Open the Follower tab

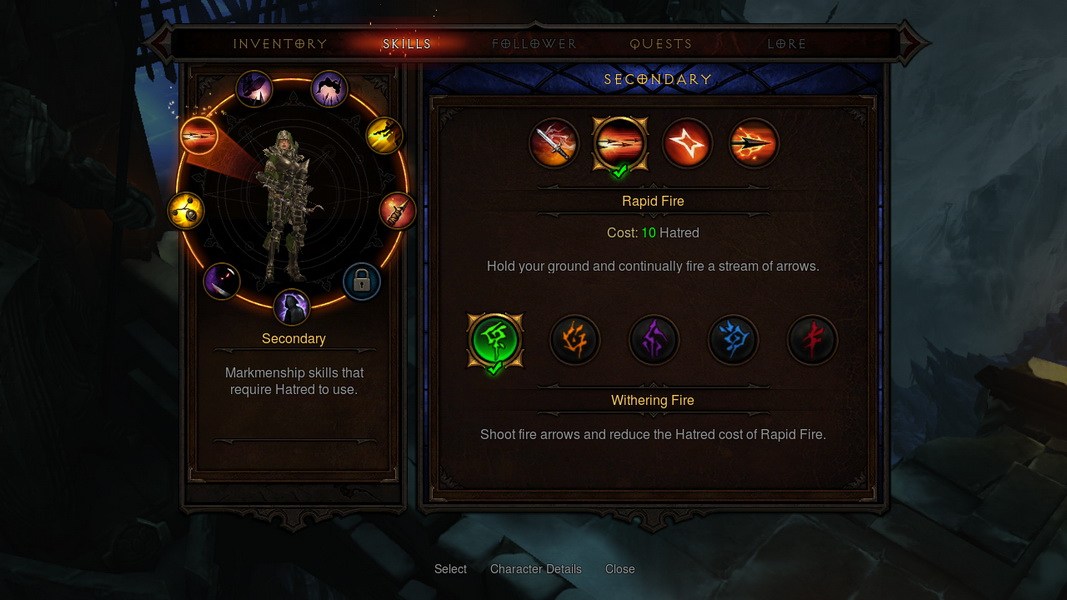click(x=534, y=44)
